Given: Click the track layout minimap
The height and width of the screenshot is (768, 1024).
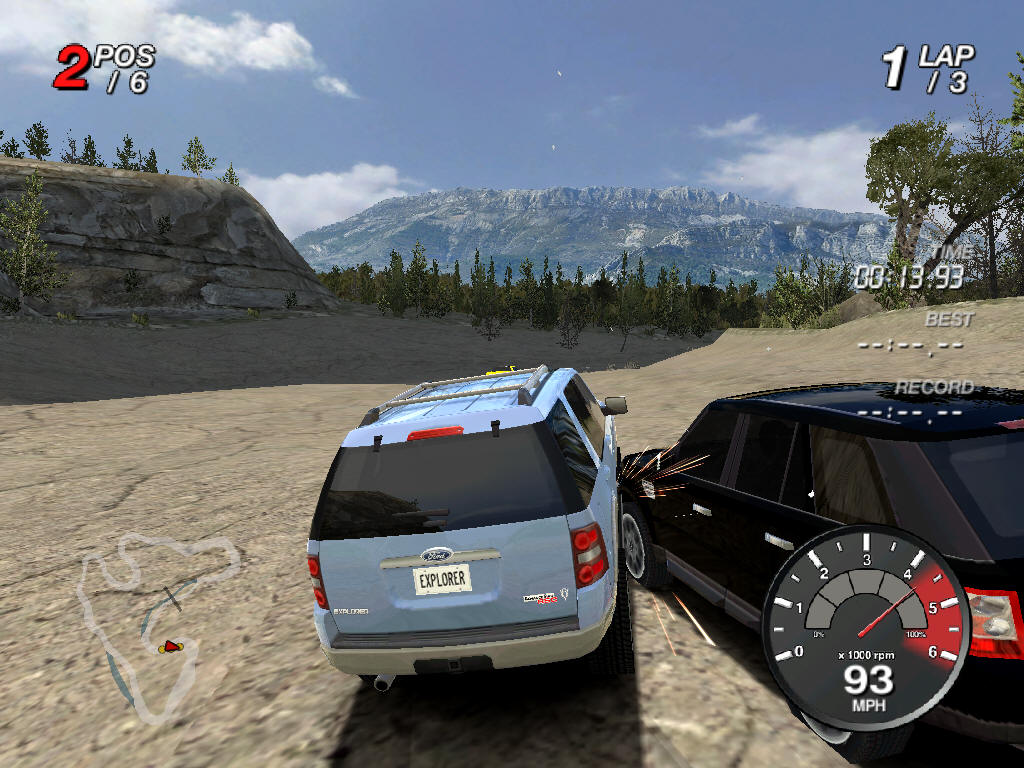Looking at the screenshot, I should (x=158, y=625).
